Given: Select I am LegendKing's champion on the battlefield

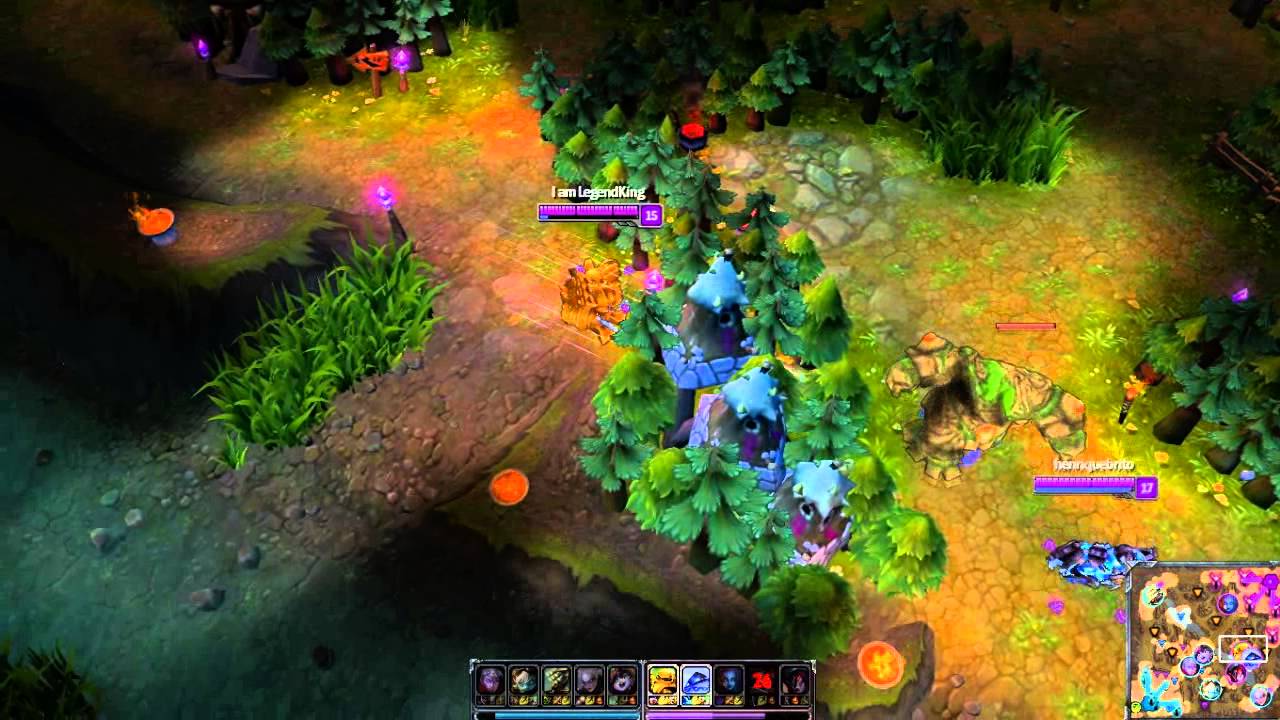Looking at the screenshot, I should click(592, 295).
